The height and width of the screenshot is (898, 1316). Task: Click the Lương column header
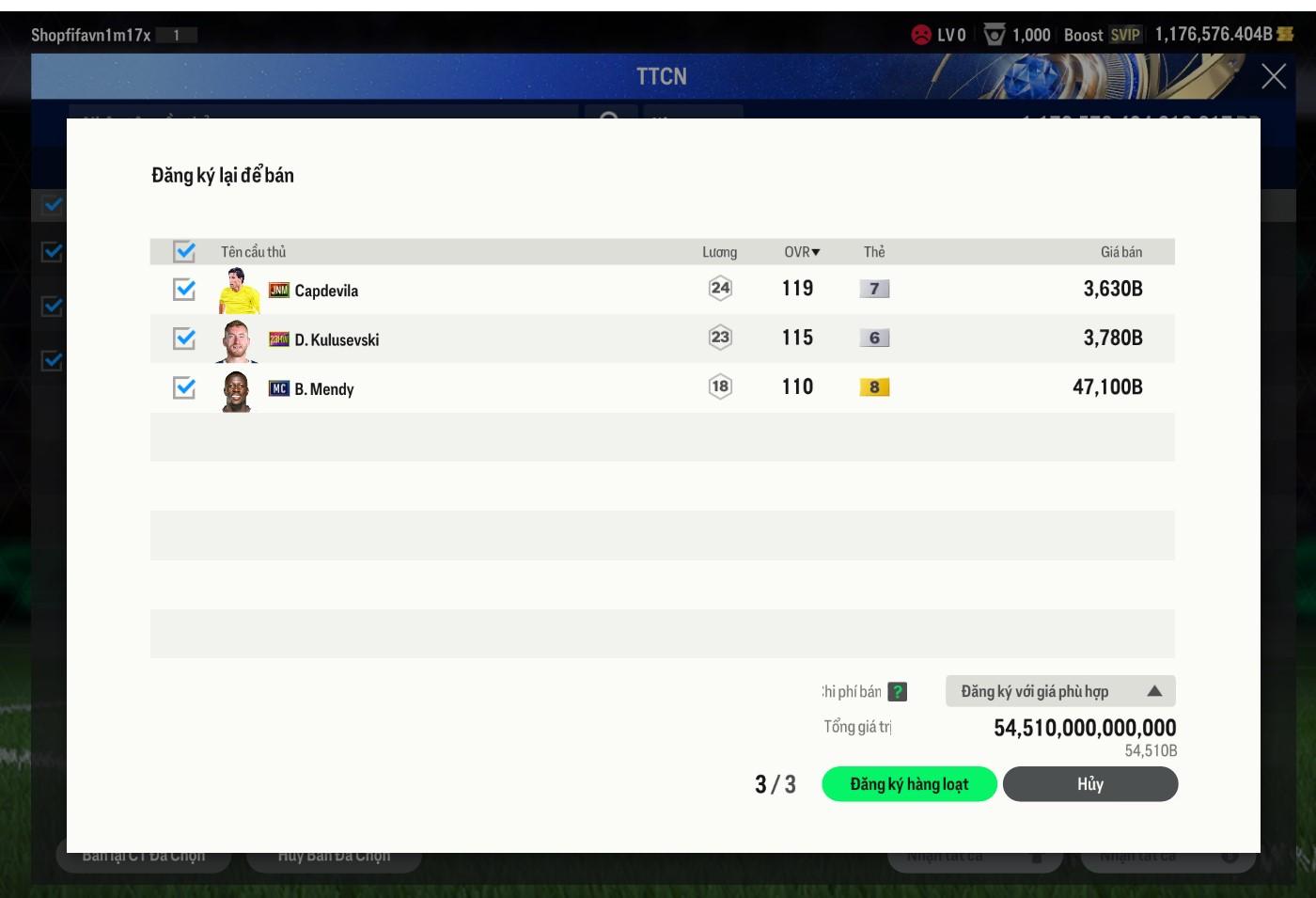click(719, 252)
